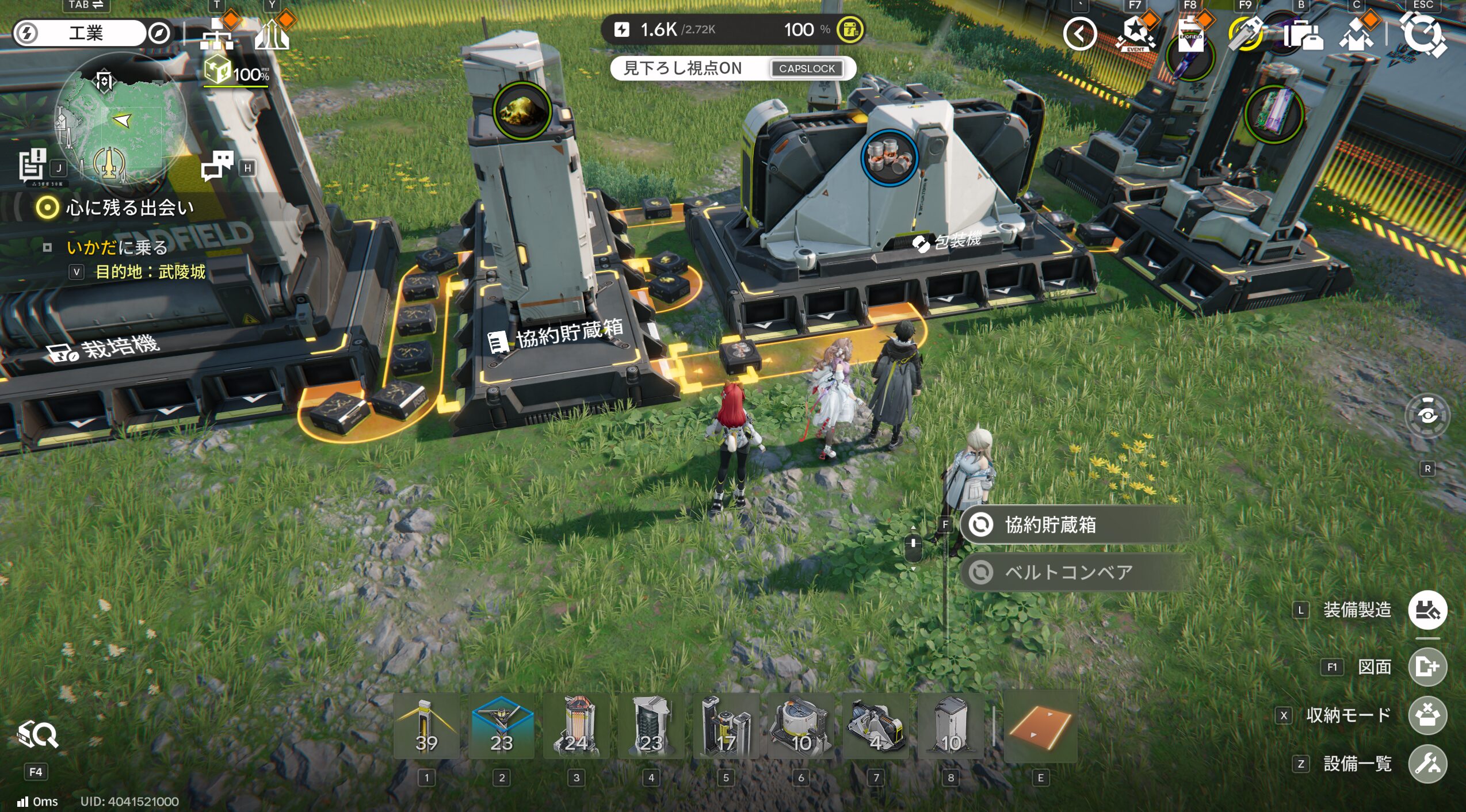This screenshot has height=812, width=1466.
Task: Open 装備製造 equipment crafting
Action: [1427, 610]
